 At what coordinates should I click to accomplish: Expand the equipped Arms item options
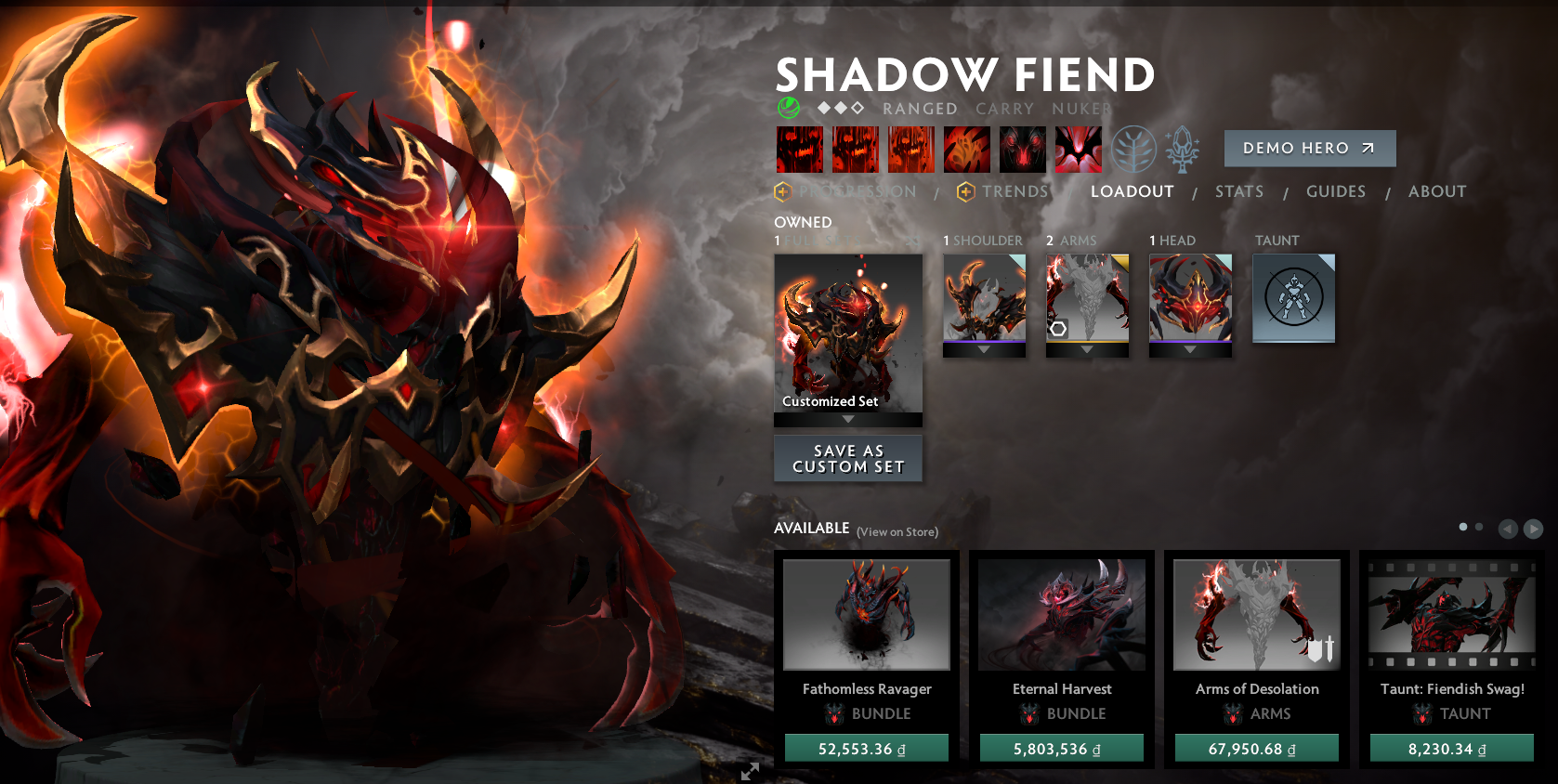(1087, 351)
